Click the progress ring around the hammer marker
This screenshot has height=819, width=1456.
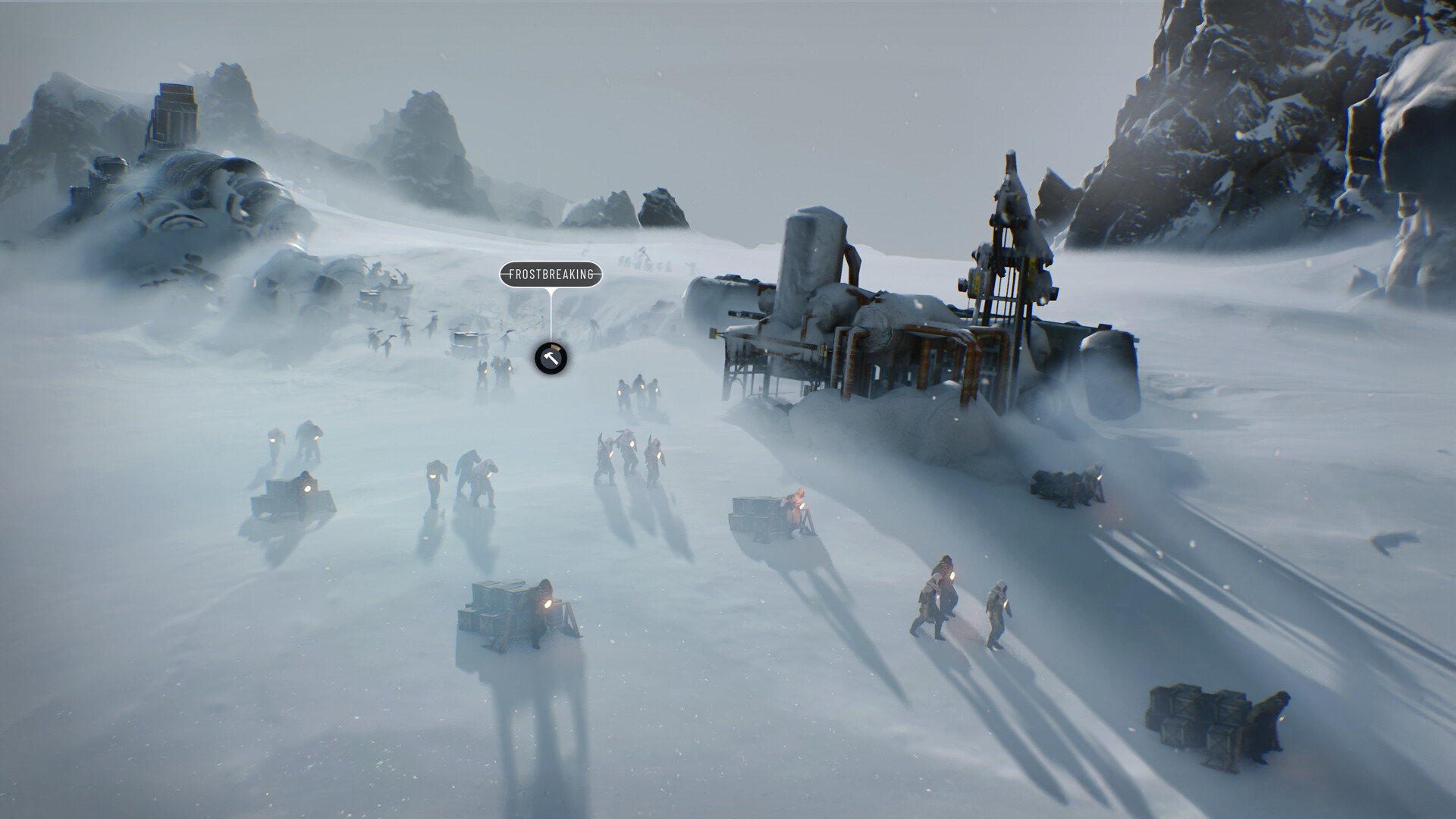click(554, 347)
